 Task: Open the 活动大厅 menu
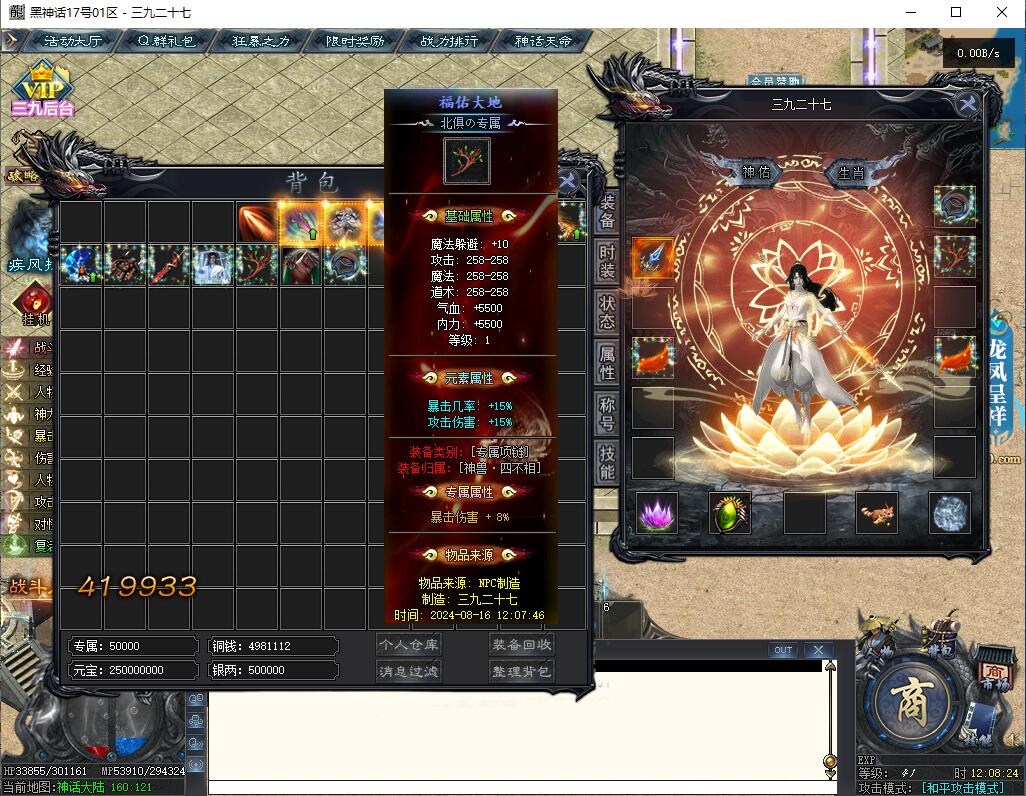click(72, 41)
